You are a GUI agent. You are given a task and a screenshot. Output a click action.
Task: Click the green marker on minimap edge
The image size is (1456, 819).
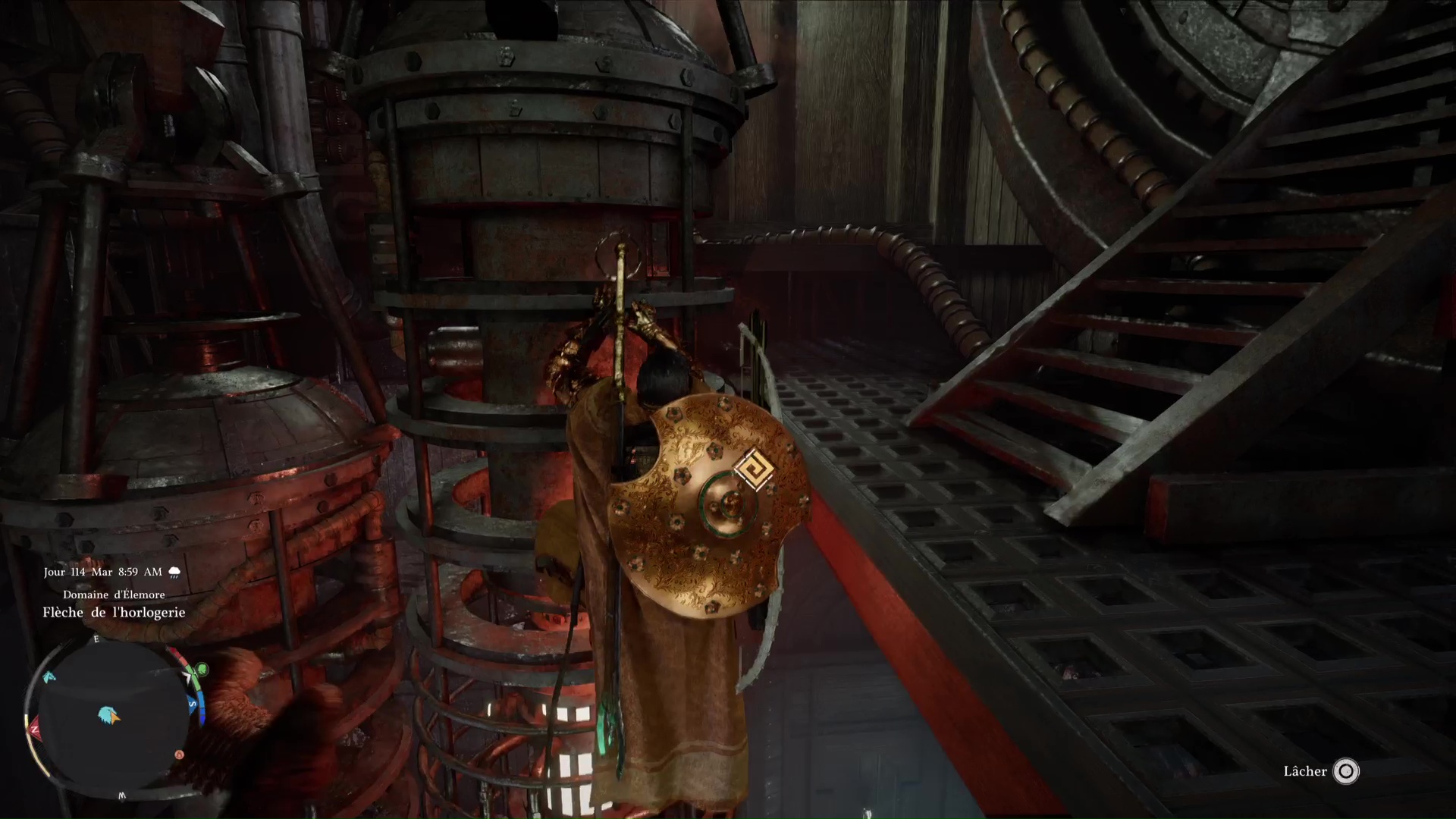pyautogui.click(x=202, y=670)
